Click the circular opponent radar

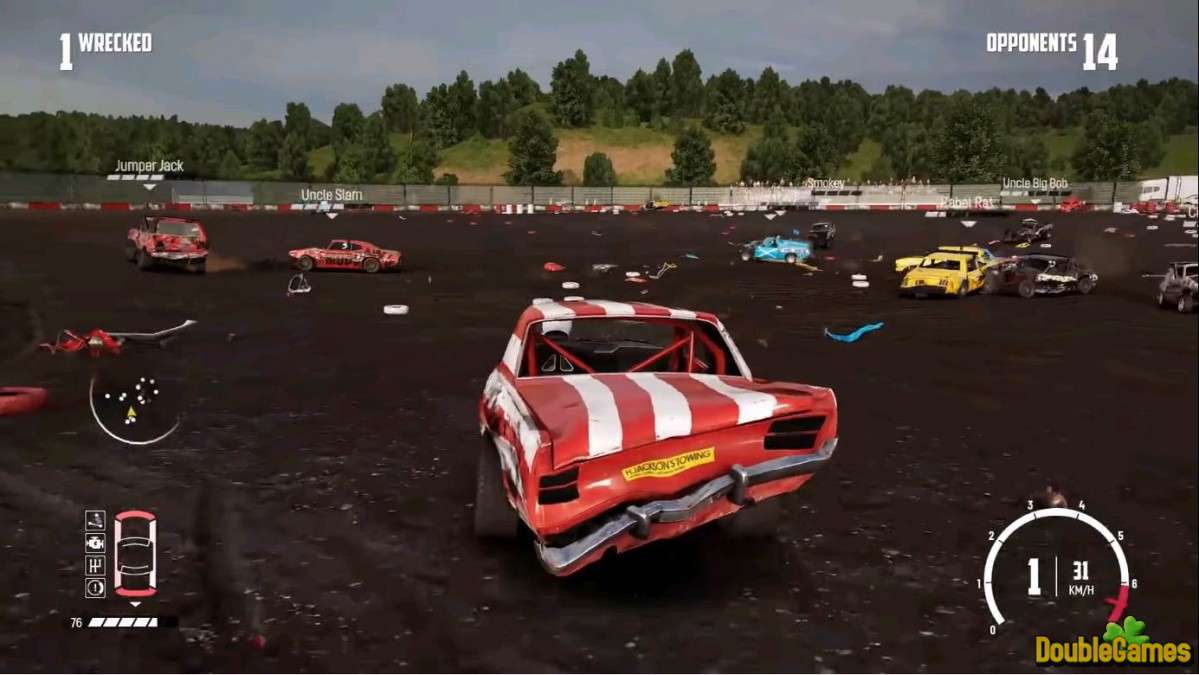[134, 406]
